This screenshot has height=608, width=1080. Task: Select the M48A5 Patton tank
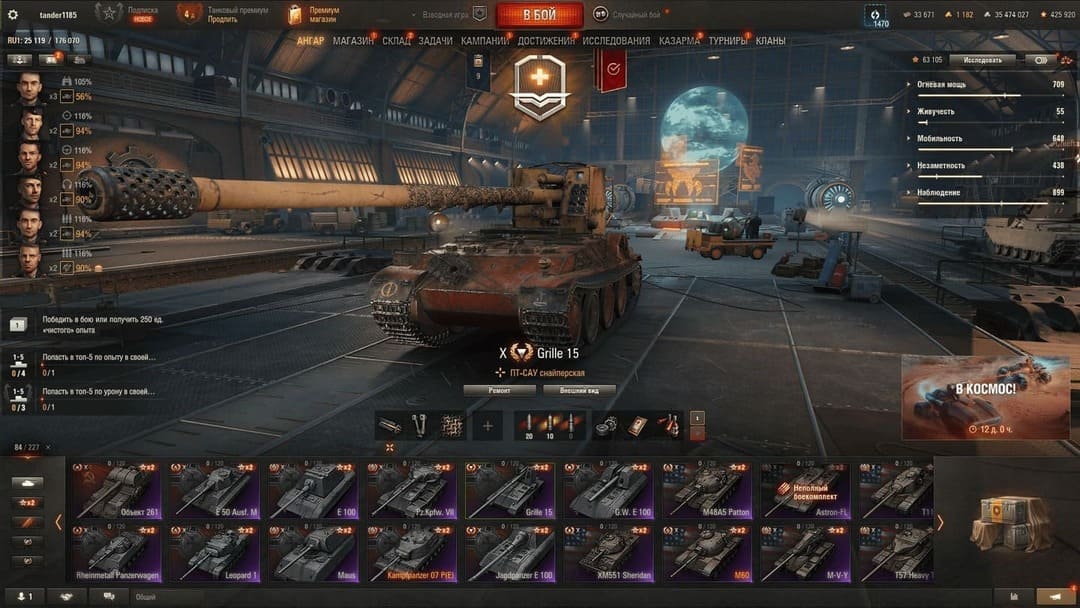[706, 490]
